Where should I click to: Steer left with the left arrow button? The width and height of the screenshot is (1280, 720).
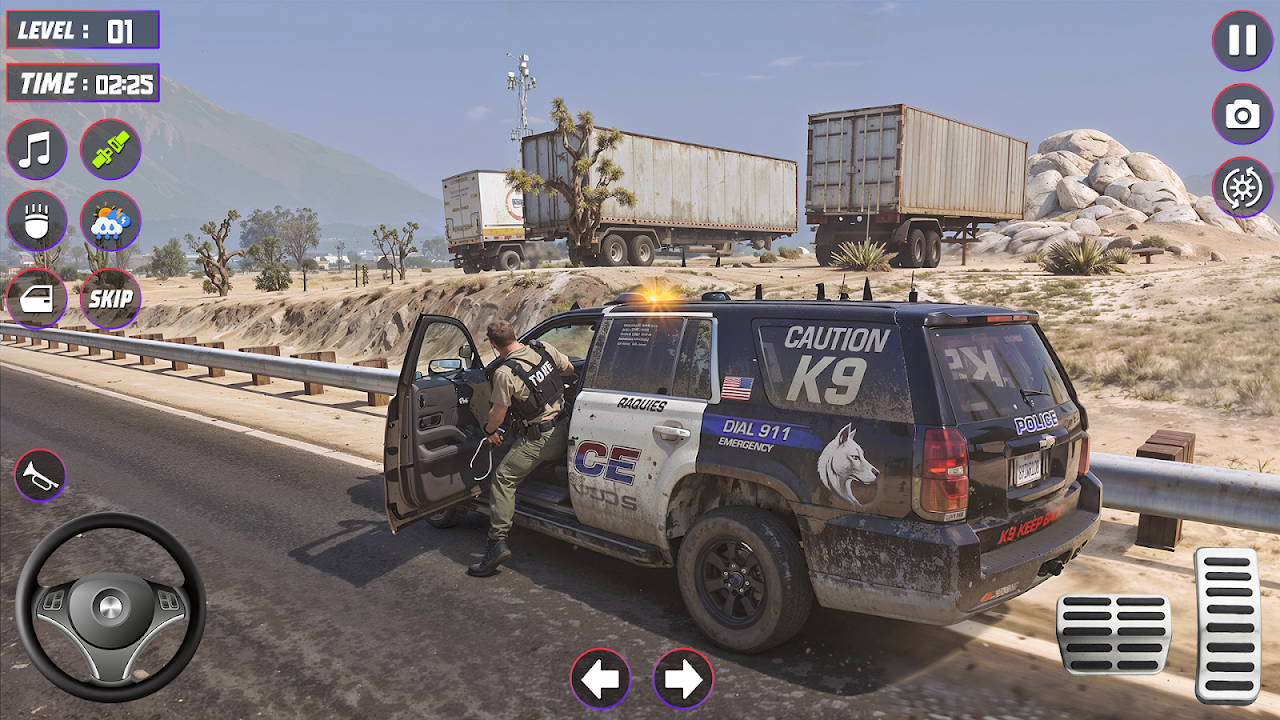(x=600, y=679)
